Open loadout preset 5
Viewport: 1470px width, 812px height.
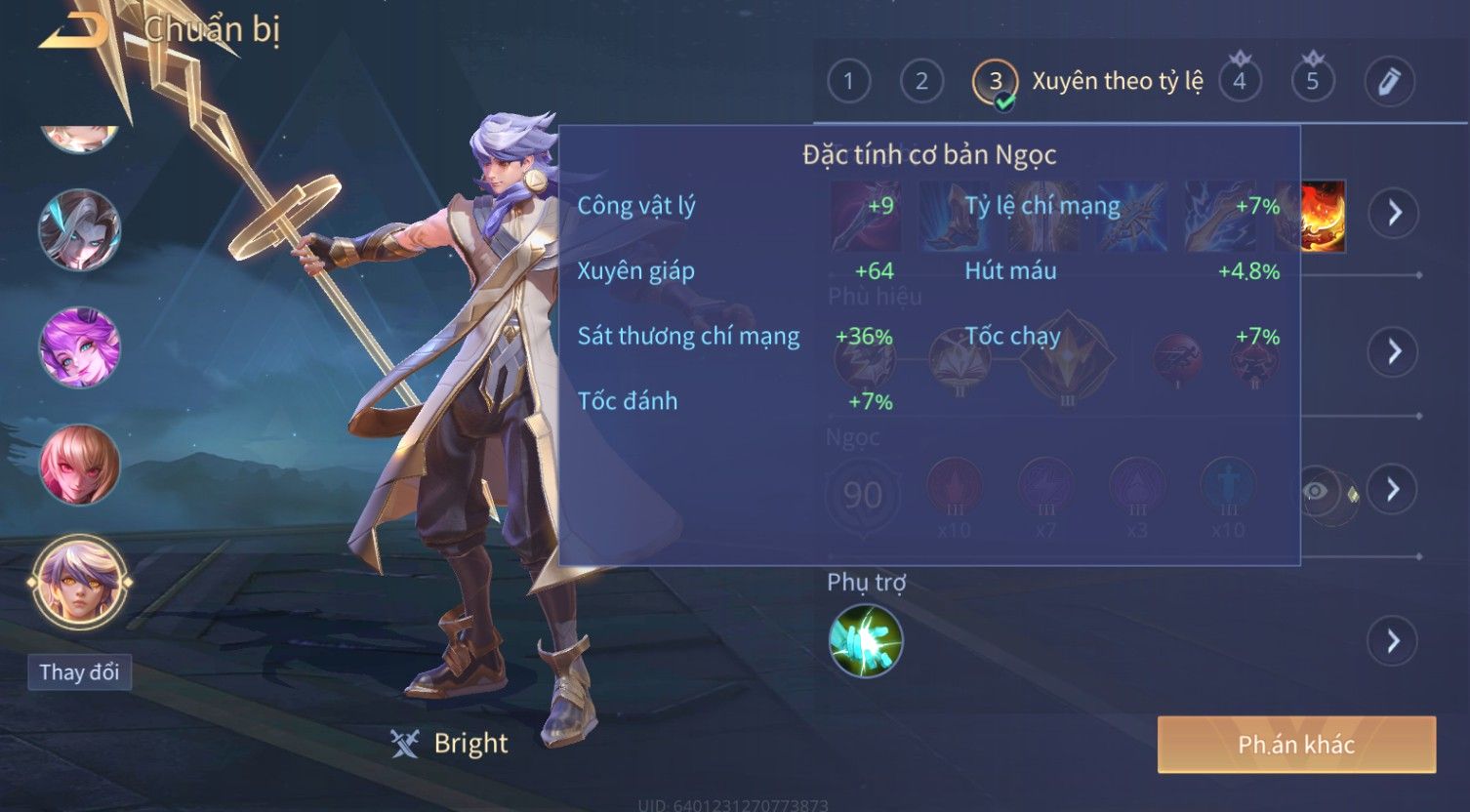(x=1313, y=81)
